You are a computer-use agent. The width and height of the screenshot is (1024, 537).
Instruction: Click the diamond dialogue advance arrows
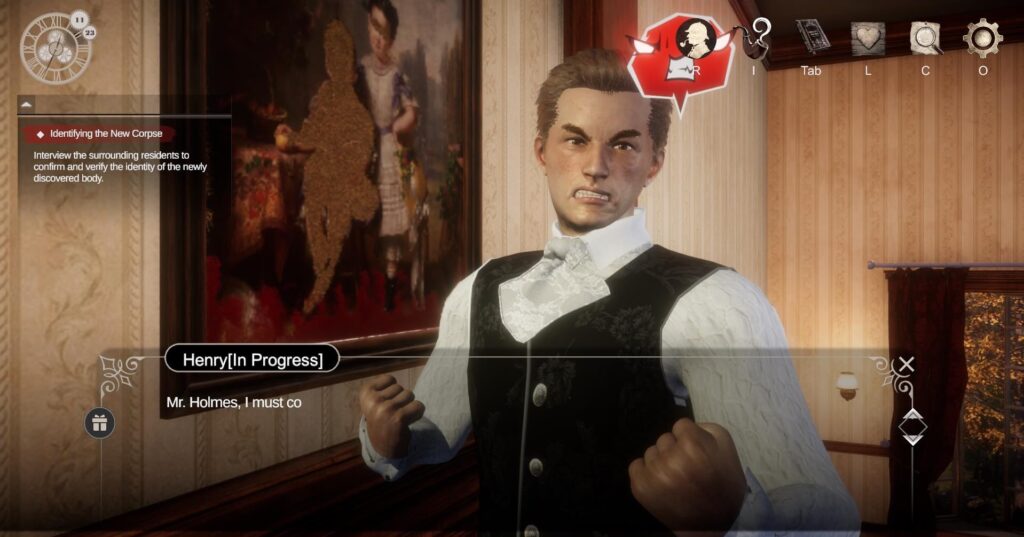[x=912, y=426]
